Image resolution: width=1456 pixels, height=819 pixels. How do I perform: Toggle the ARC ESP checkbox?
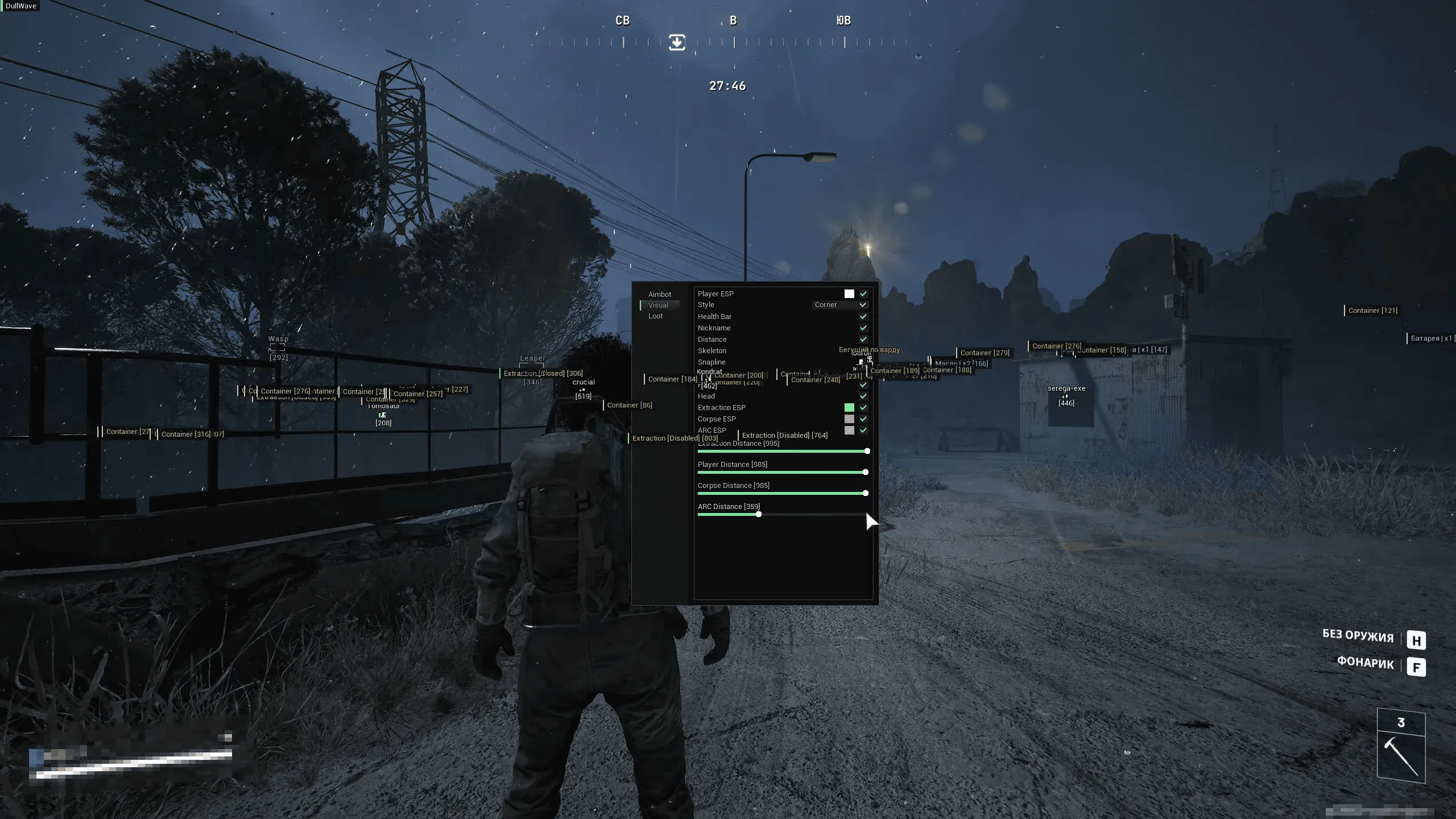863,430
